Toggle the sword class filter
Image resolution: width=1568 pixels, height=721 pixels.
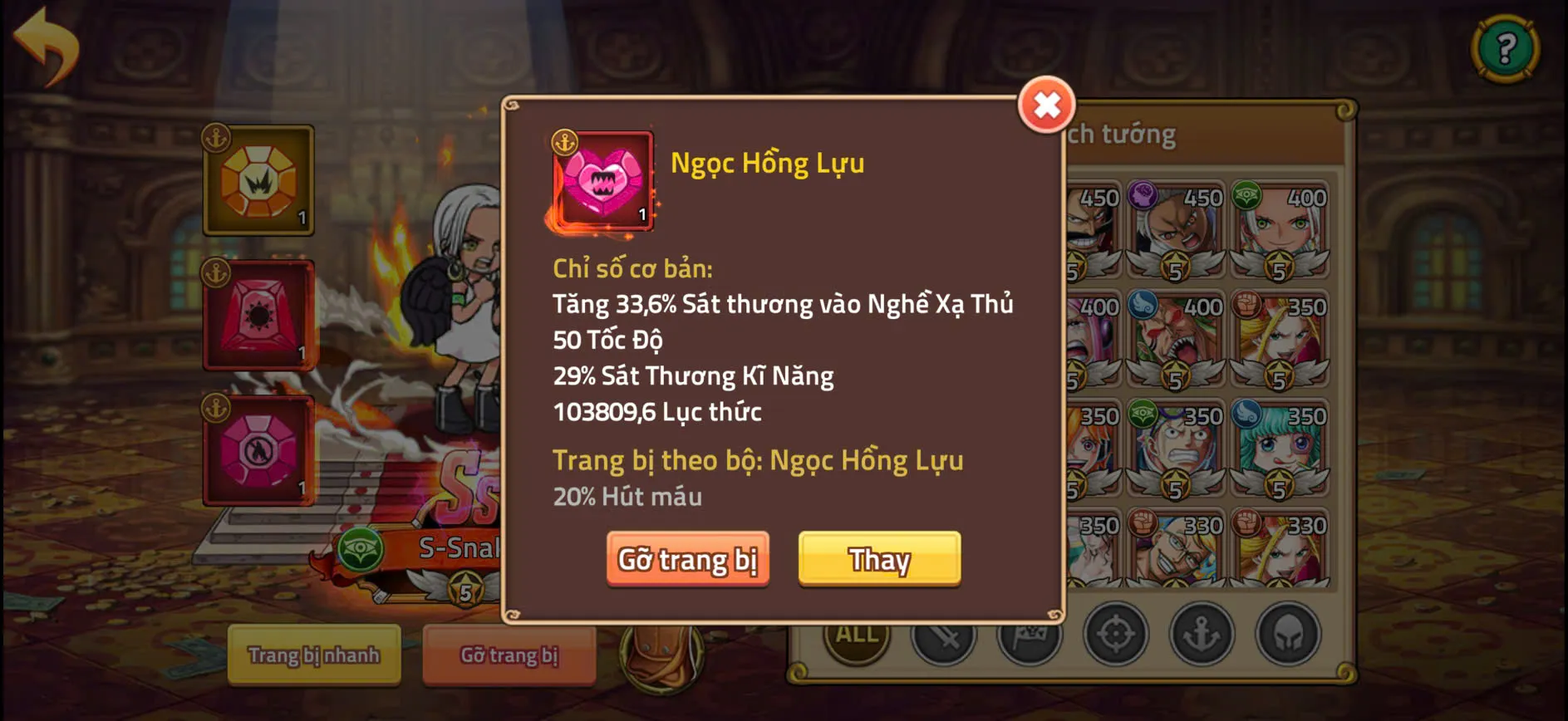(945, 635)
